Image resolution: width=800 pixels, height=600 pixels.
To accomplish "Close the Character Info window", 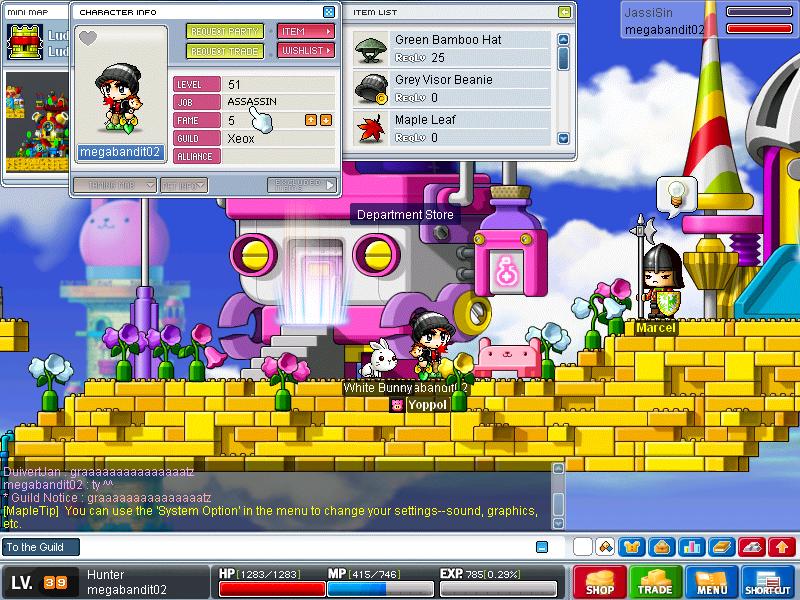I will tap(329, 12).
